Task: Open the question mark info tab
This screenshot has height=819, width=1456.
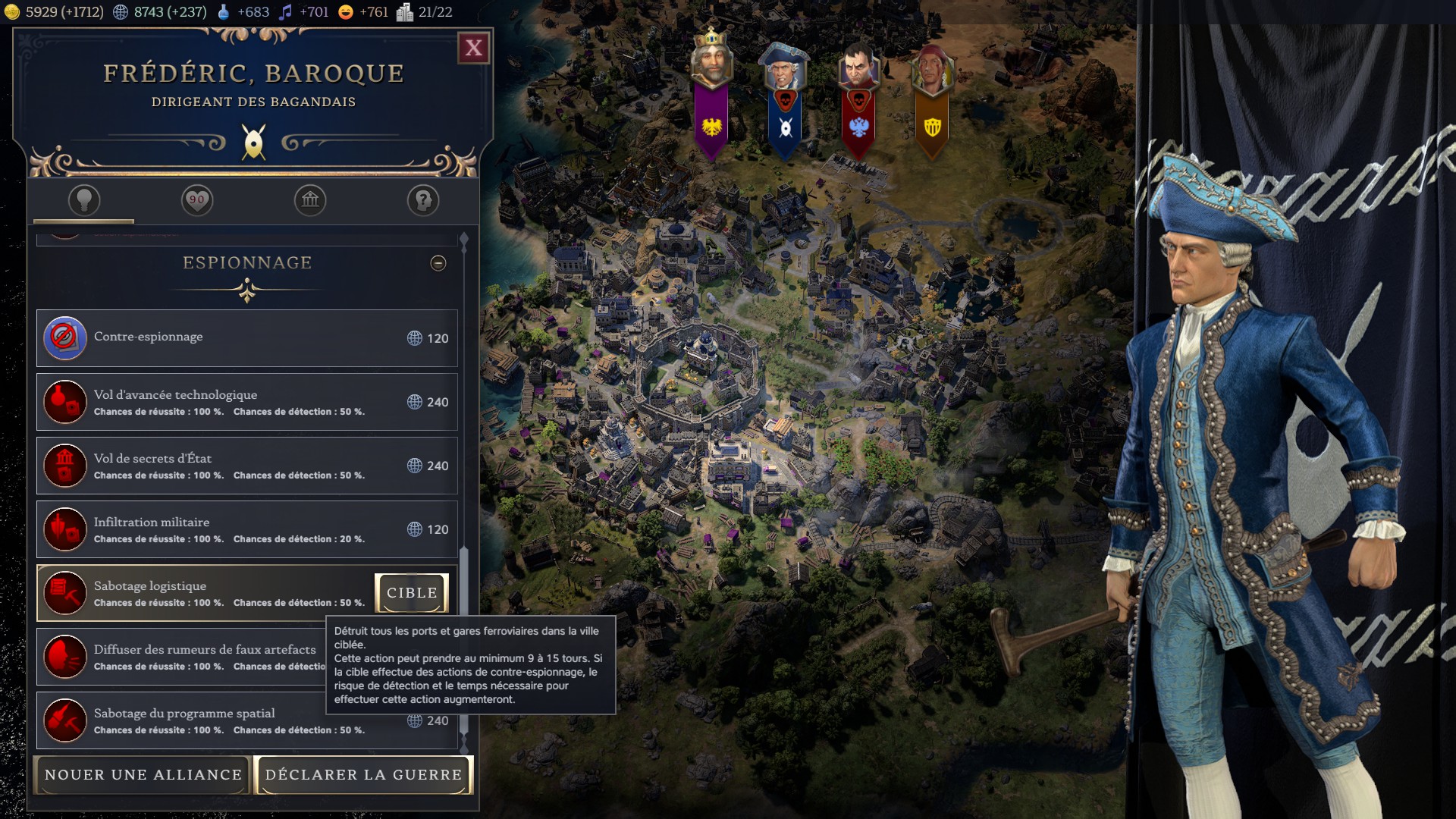Action: (423, 201)
